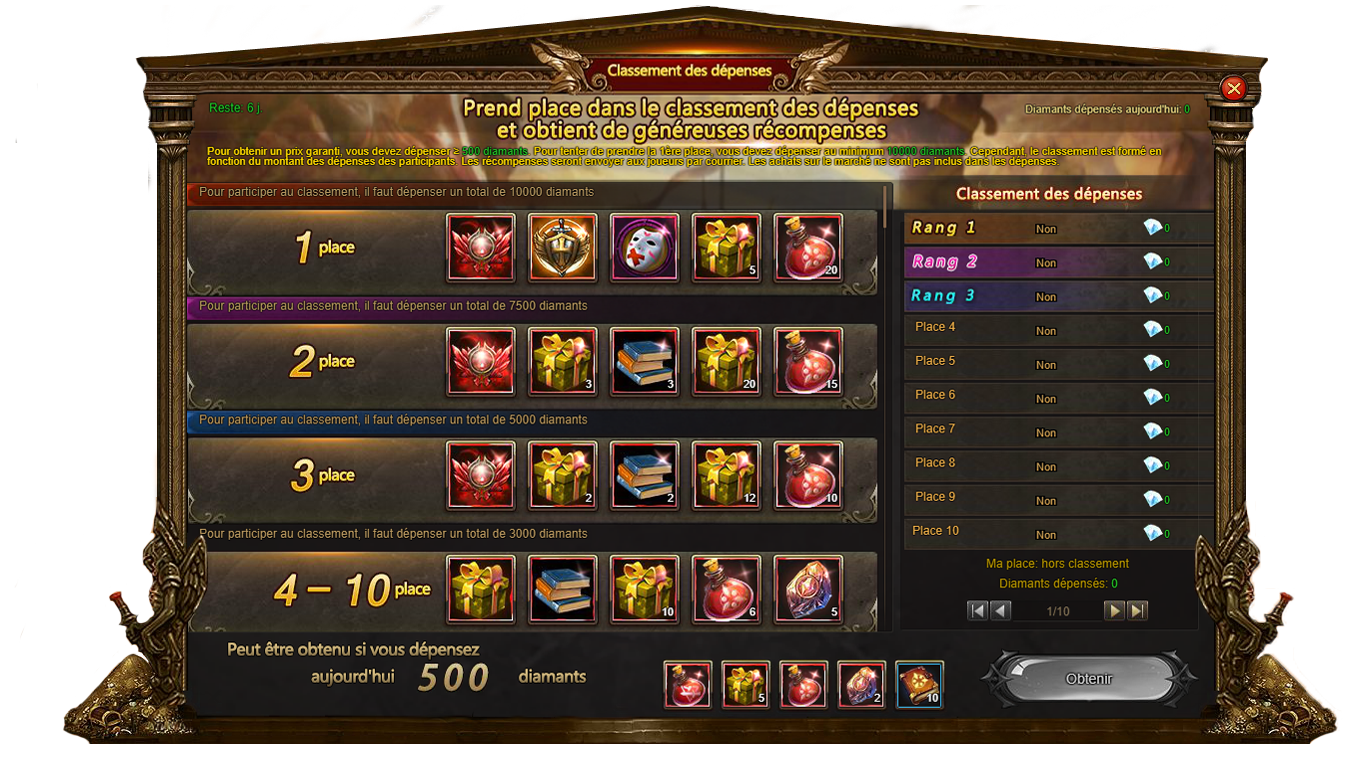Go to the previous ranking page
Viewport: 1358px width, 767px height.
pos(1000,610)
